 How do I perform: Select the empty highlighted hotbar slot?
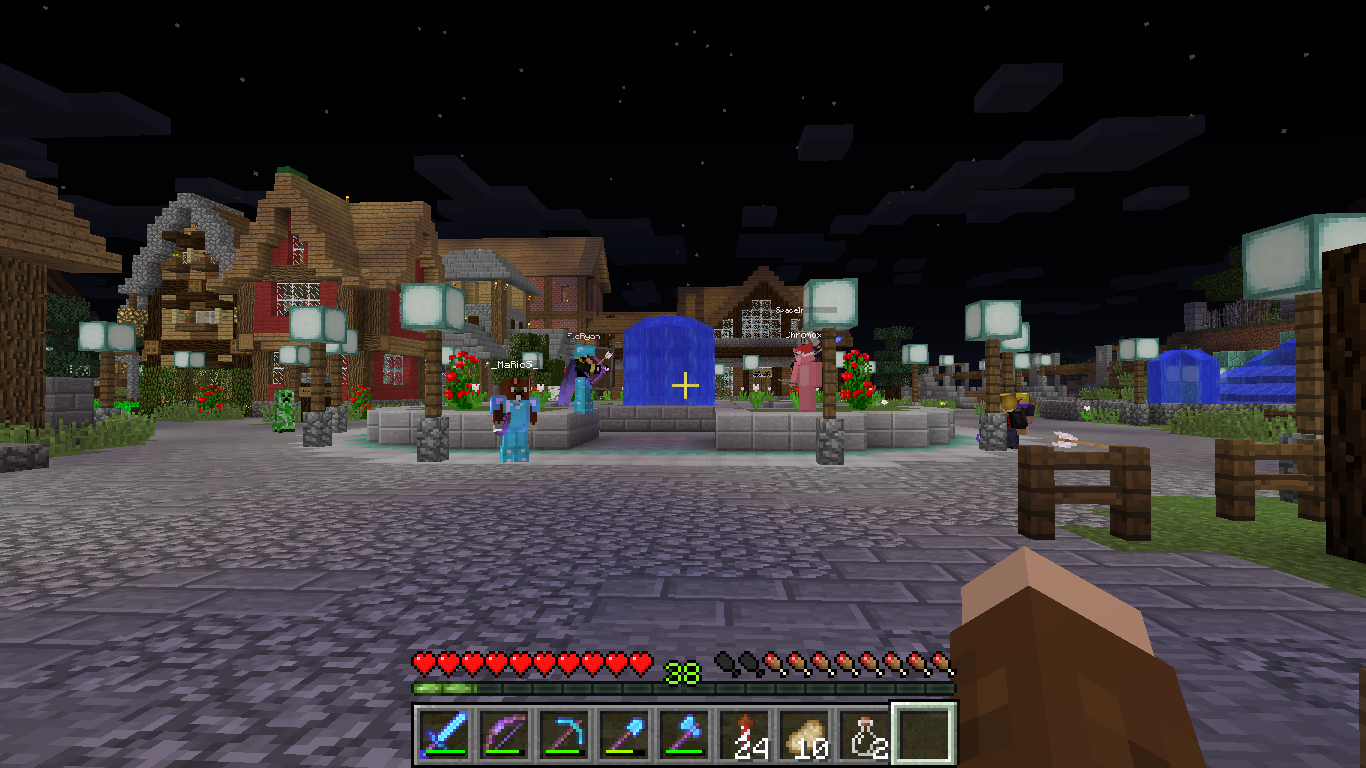tap(924, 733)
